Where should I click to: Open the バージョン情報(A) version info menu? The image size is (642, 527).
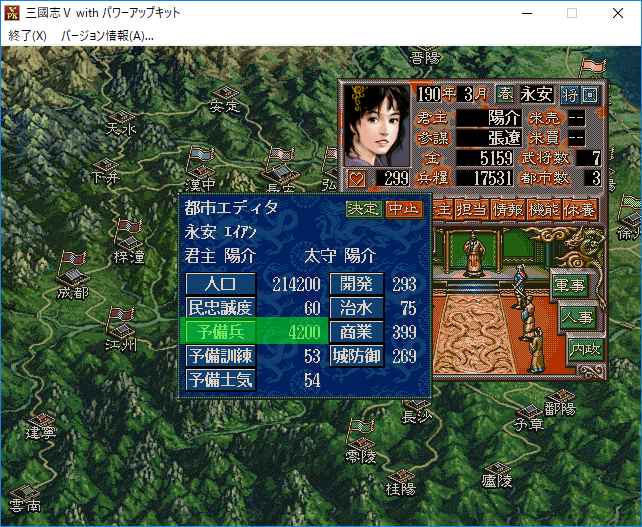pos(107,35)
